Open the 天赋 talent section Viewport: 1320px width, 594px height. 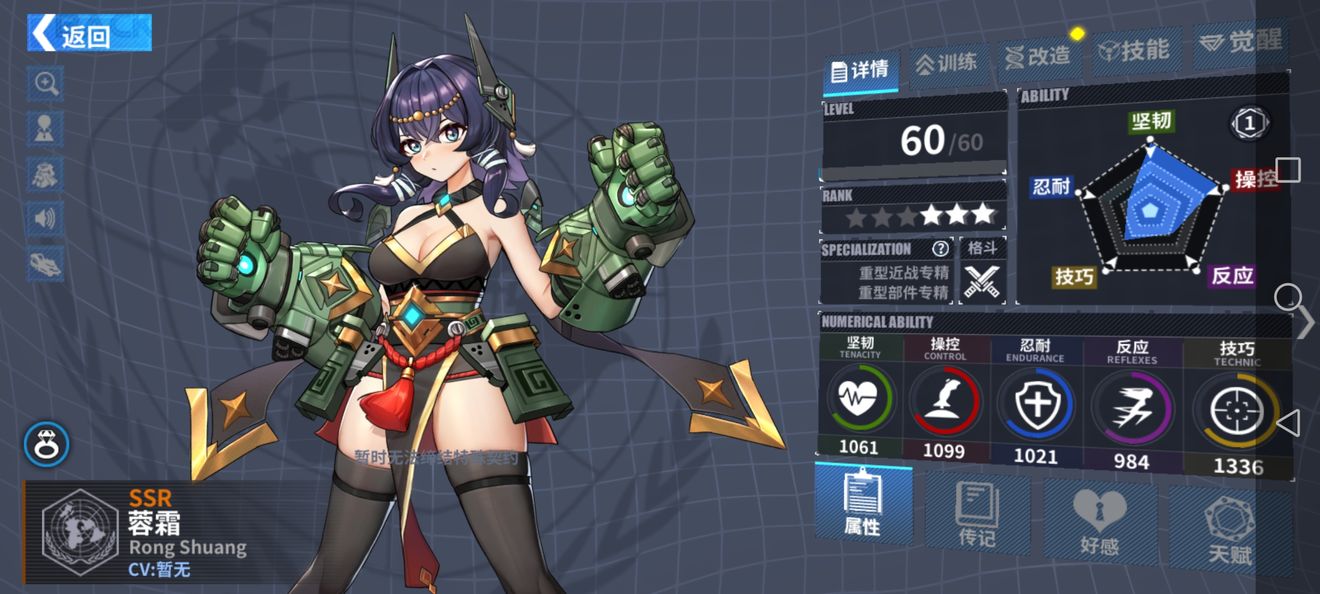point(1229,530)
